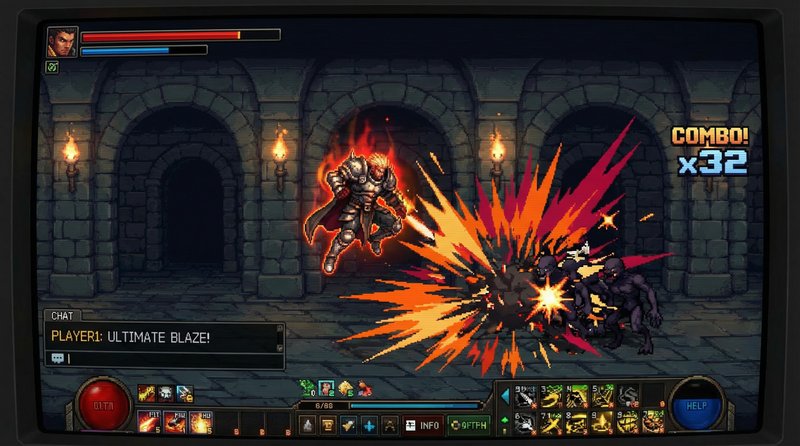Select the grey chain skill in top row
Screen dimensions: 800x446
pyautogui.click(x=627, y=397)
